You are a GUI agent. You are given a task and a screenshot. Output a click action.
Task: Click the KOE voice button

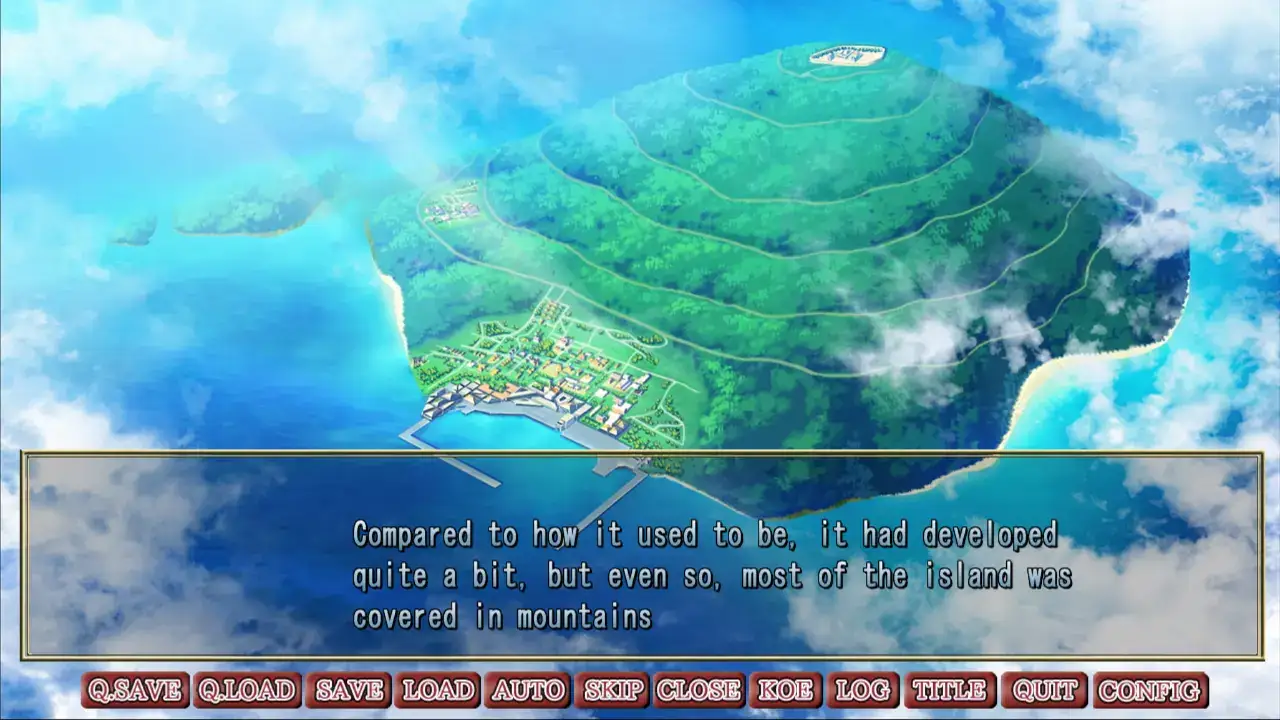tap(785, 690)
